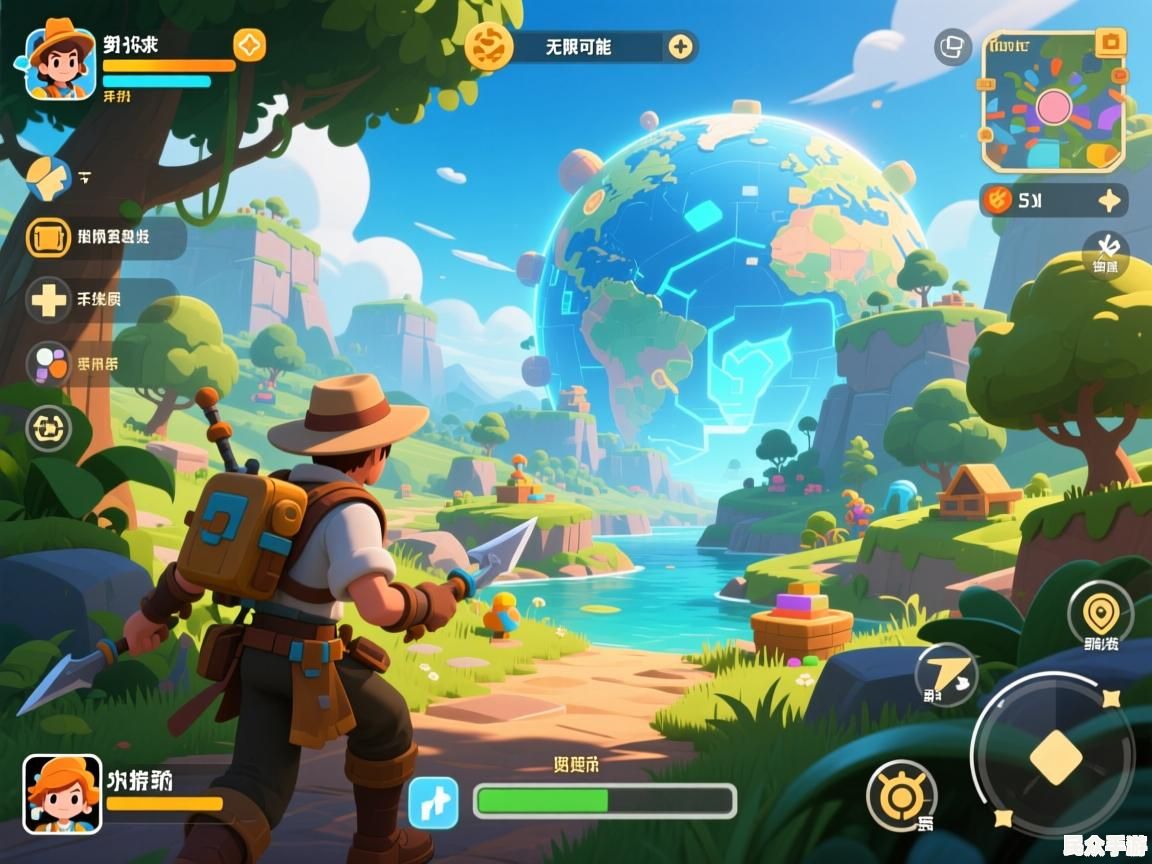The height and width of the screenshot is (864, 1152).
Task: Use the yellow arrowhead skill button
Action: click(945, 675)
